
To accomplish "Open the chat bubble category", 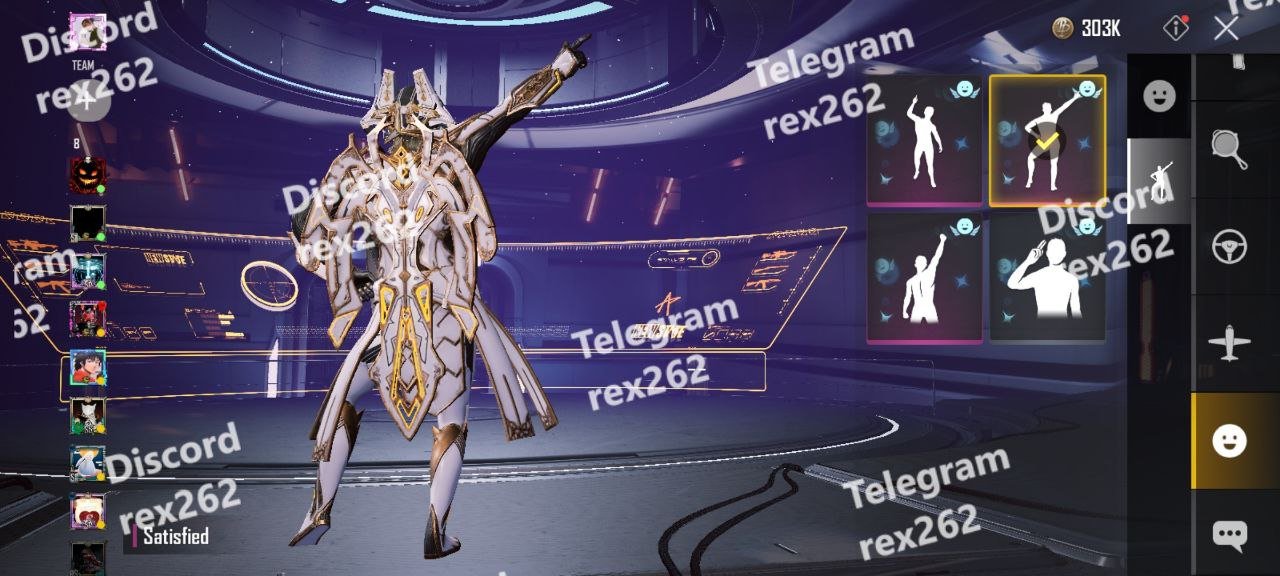I will point(1229,535).
